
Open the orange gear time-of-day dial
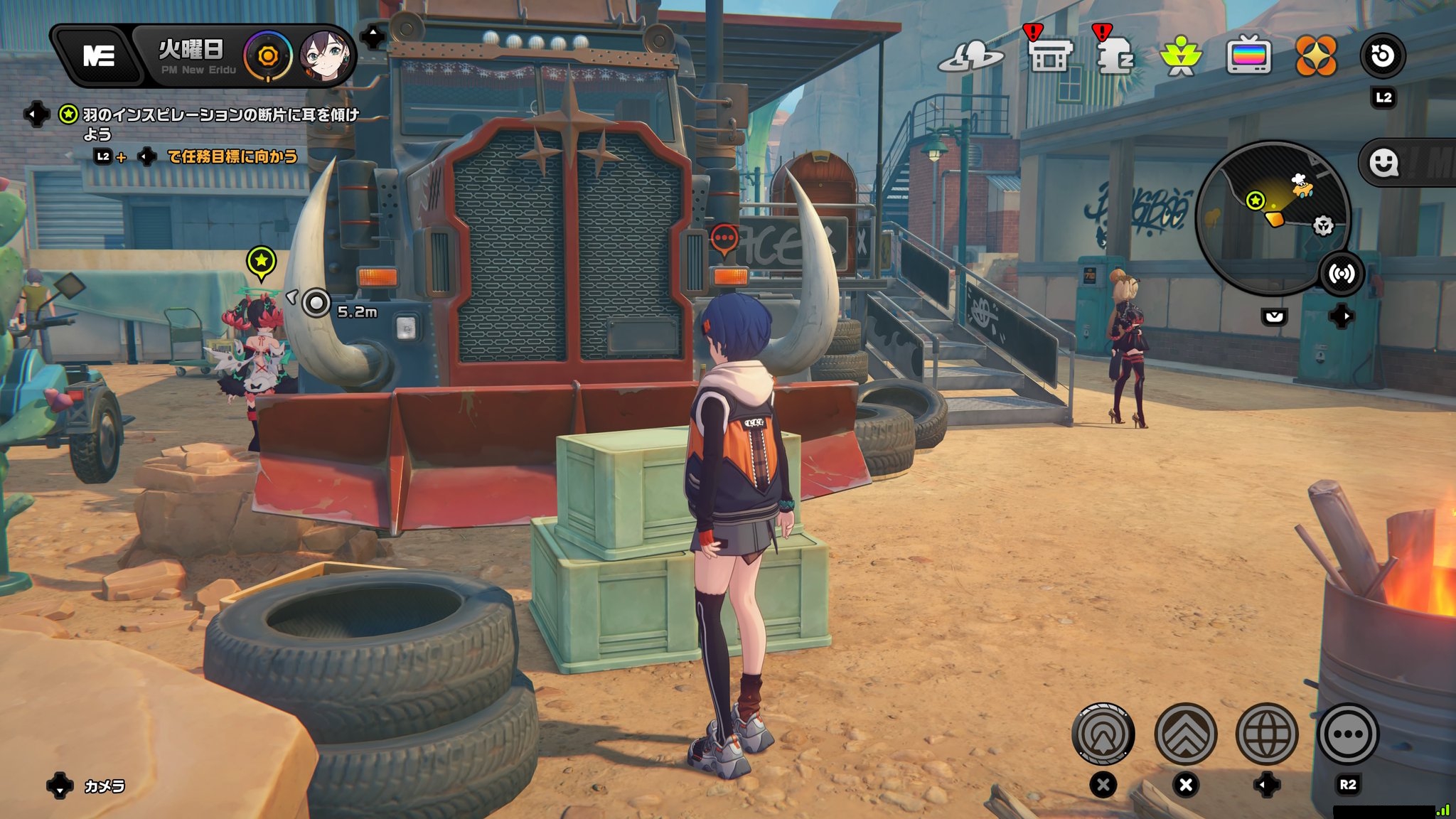coord(268,56)
